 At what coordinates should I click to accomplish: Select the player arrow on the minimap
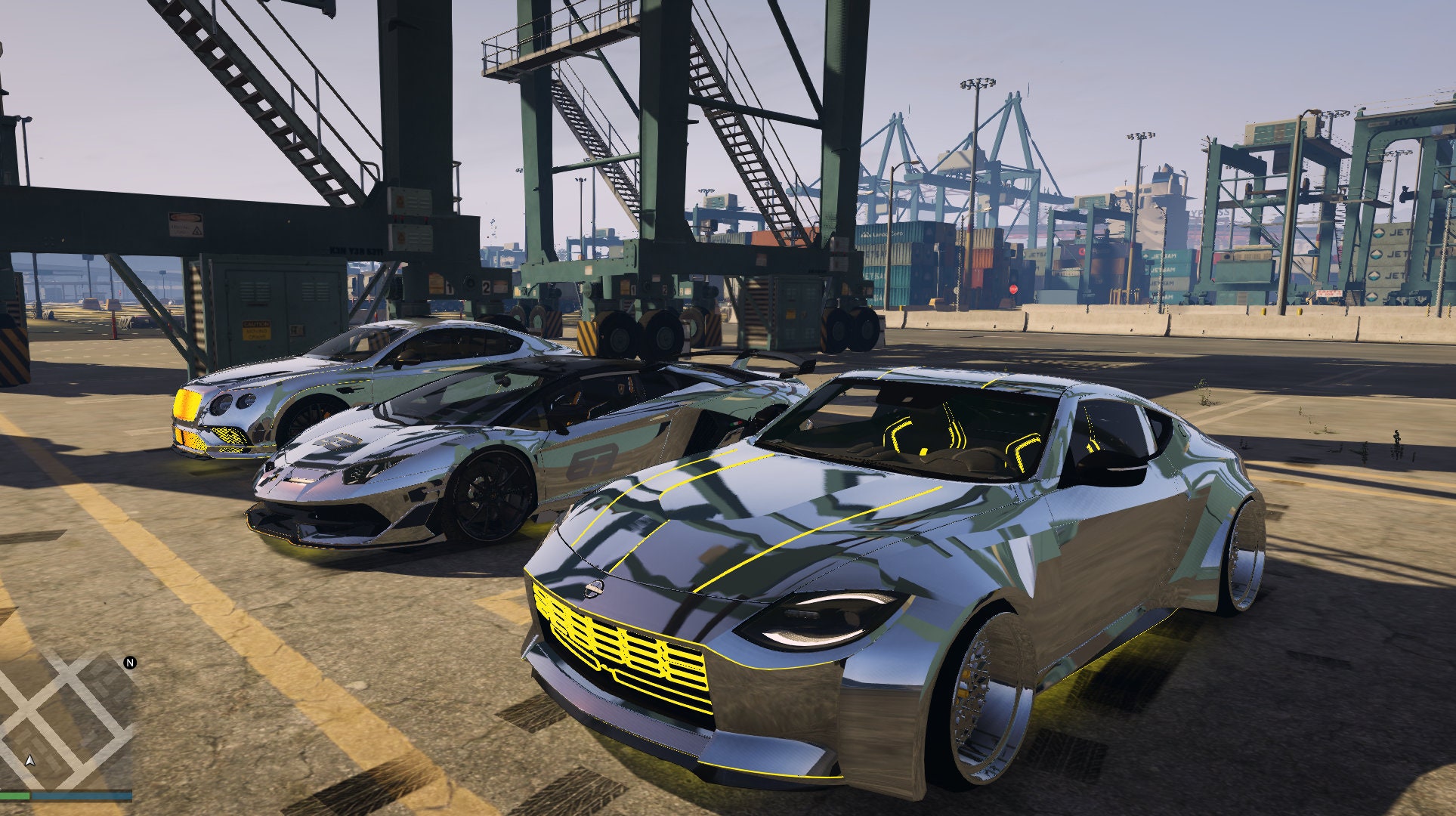(x=30, y=759)
